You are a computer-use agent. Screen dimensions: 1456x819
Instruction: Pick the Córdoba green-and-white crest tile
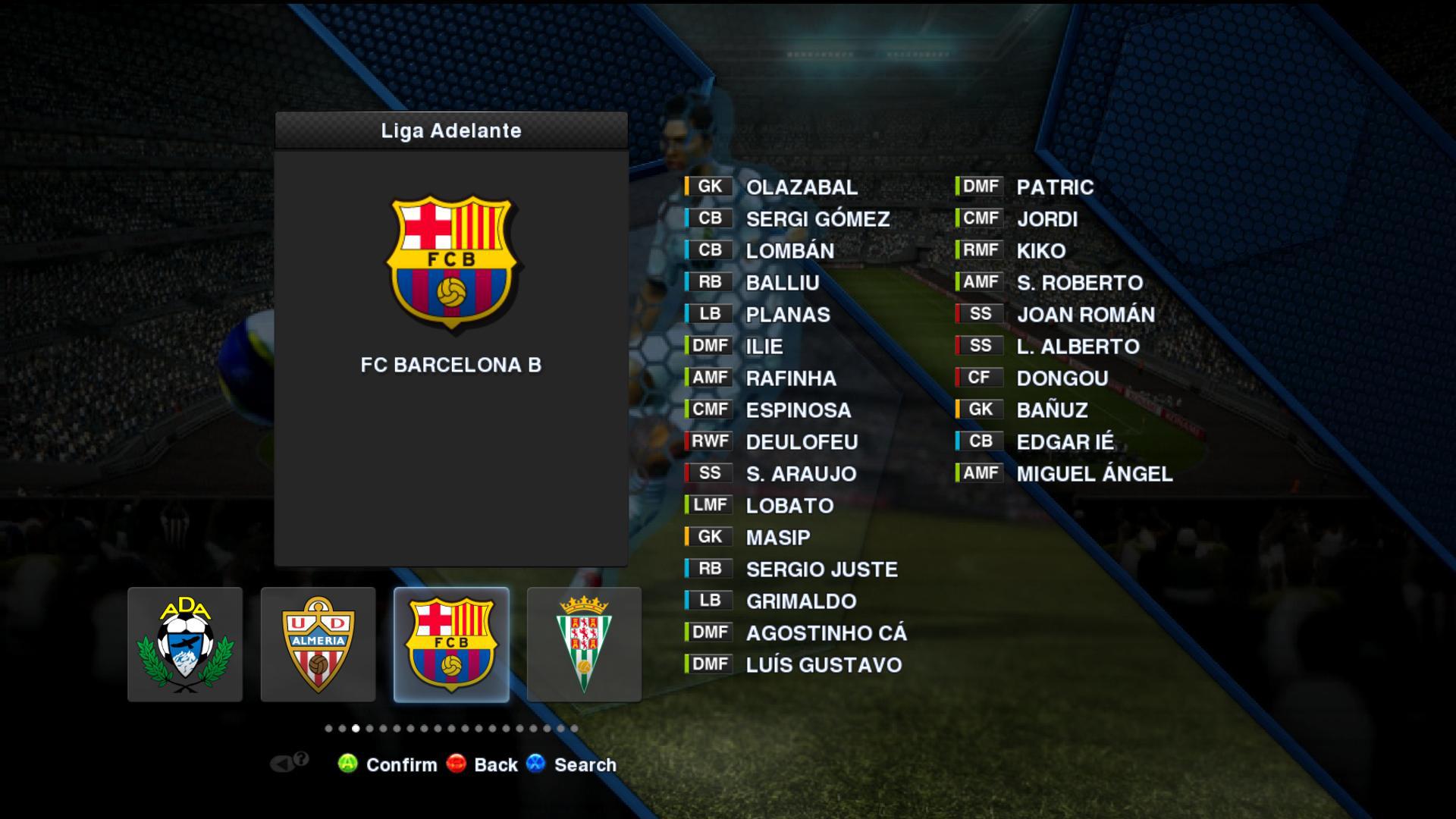(584, 644)
